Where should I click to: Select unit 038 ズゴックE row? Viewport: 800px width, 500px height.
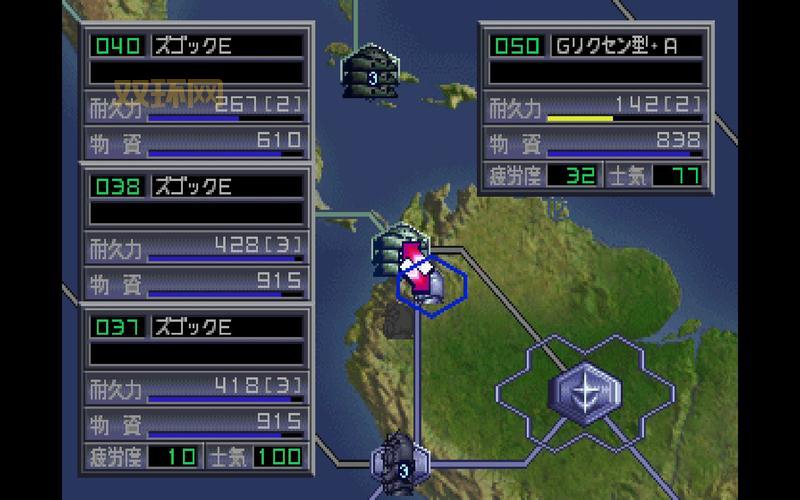click(x=196, y=186)
